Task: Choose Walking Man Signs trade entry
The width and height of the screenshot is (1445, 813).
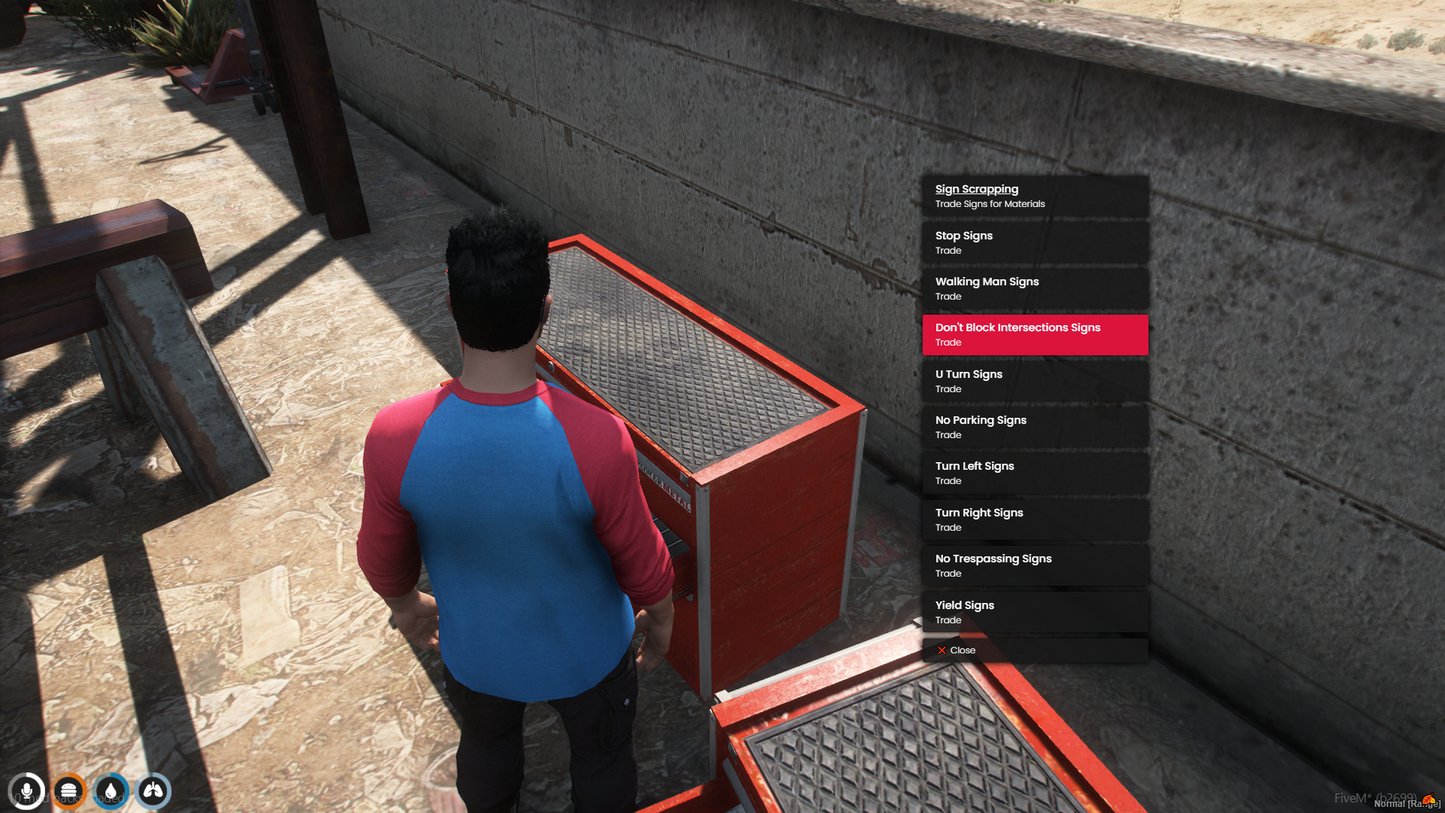Action: point(1034,288)
